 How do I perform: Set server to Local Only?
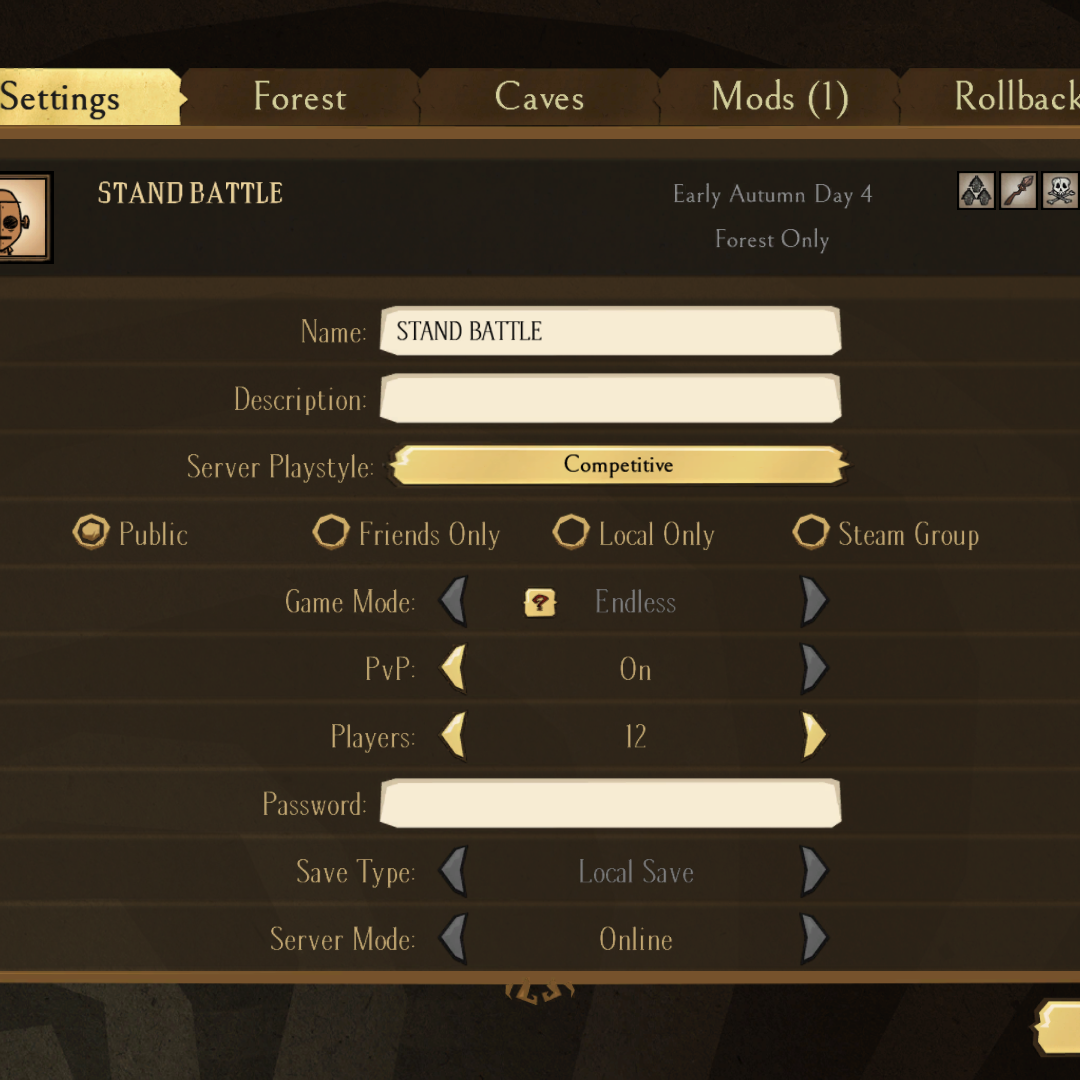(571, 533)
